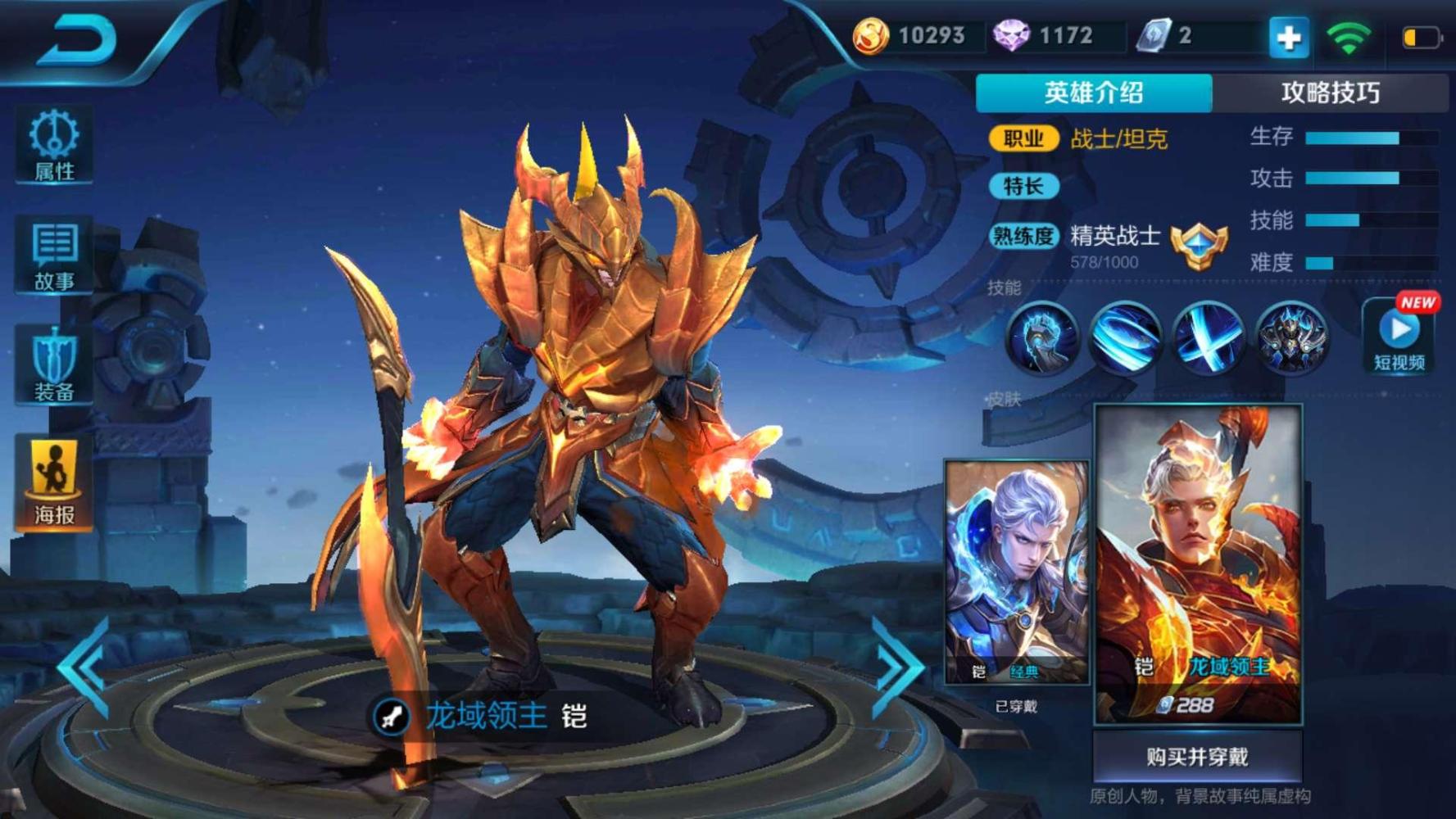
Task: Click the diamond currency icon
Action: click(1014, 35)
